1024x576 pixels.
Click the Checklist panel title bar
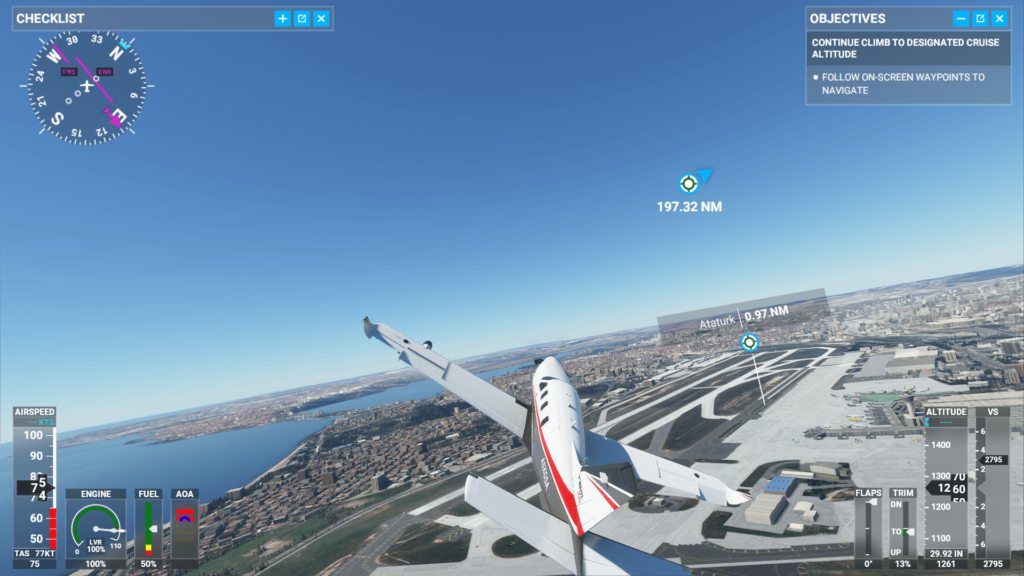[x=140, y=18]
